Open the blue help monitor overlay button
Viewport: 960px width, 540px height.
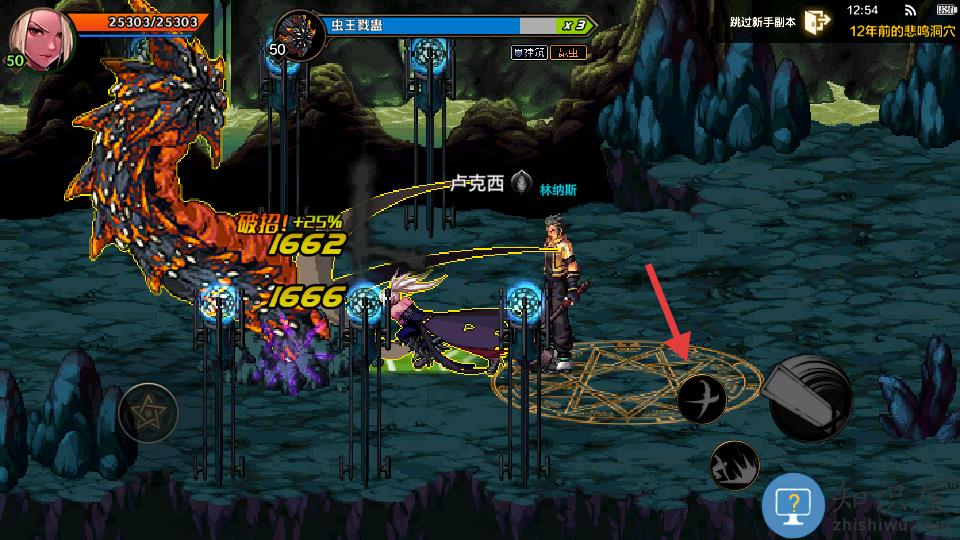pyautogui.click(x=793, y=507)
